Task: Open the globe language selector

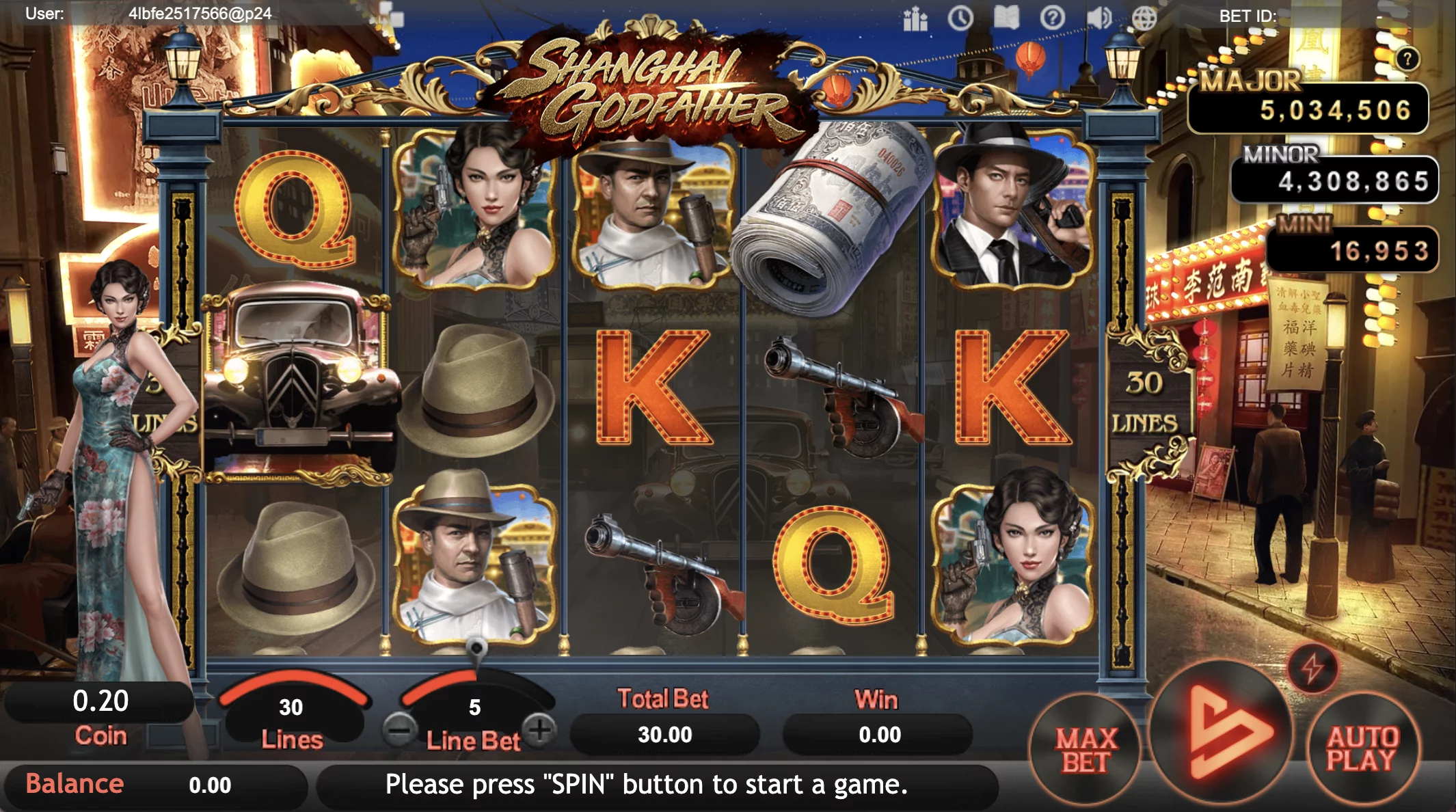Action: (1144, 18)
